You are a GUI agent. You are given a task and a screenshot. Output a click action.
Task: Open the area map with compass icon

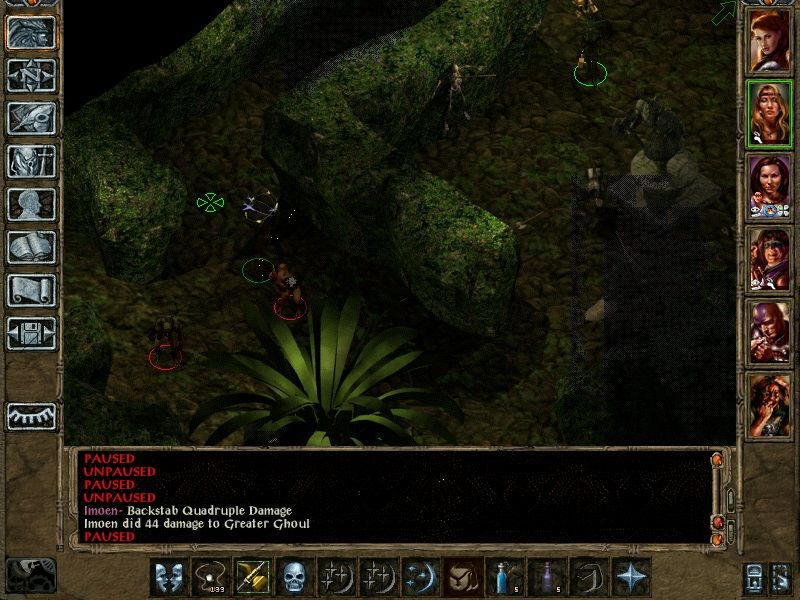(x=31, y=75)
